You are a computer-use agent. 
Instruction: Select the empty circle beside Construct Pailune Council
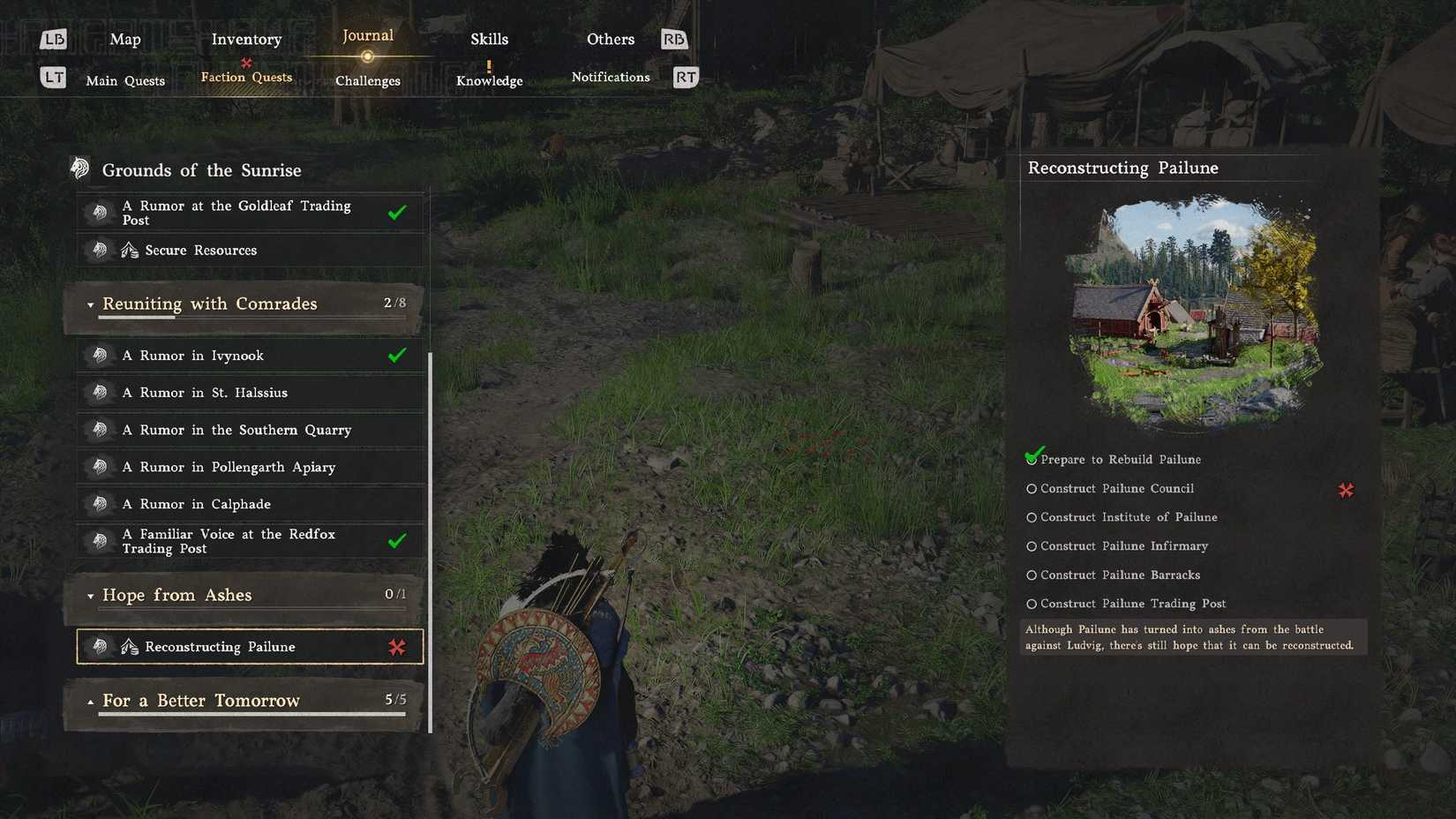click(x=1031, y=488)
